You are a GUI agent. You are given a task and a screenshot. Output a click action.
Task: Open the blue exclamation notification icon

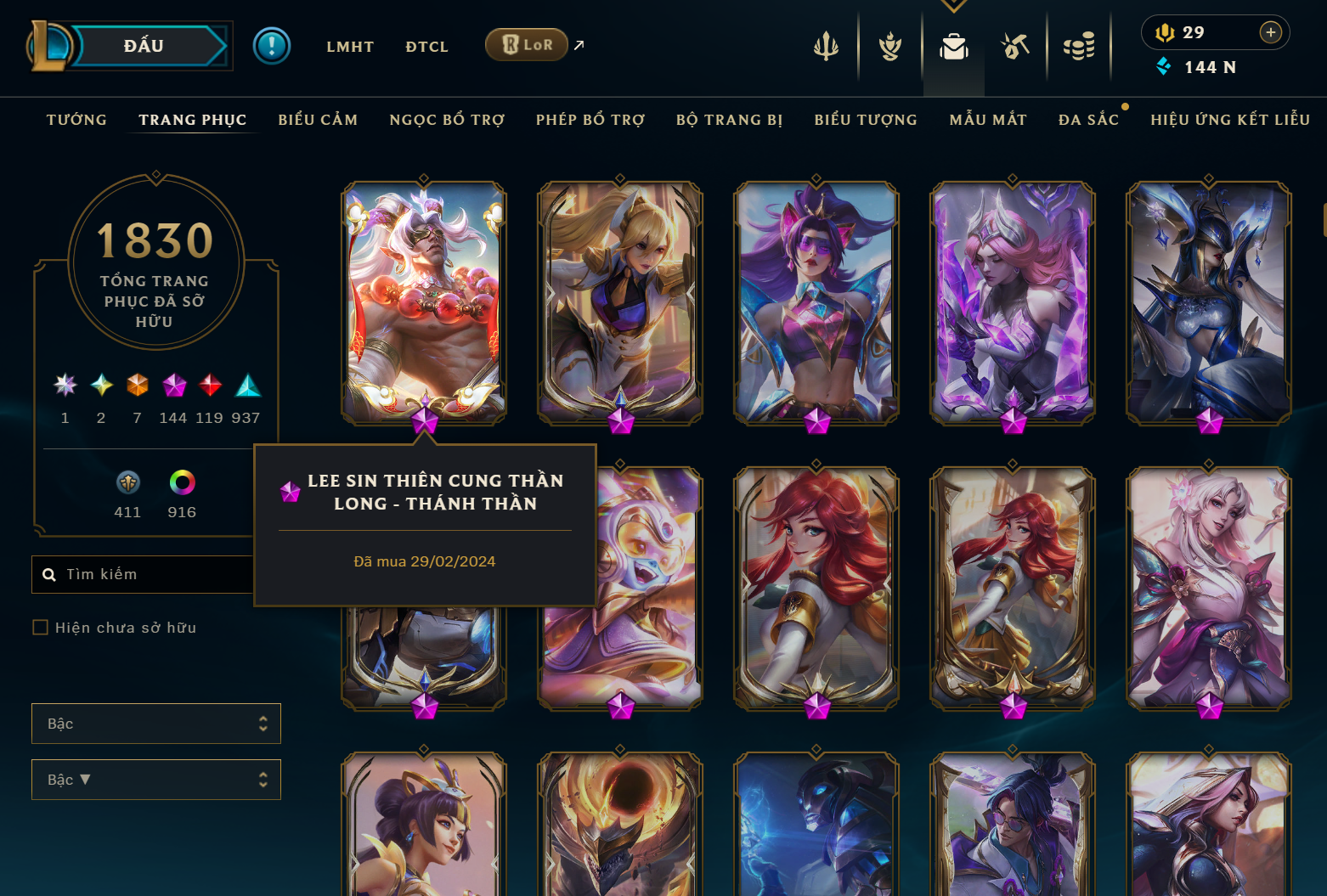(272, 44)
